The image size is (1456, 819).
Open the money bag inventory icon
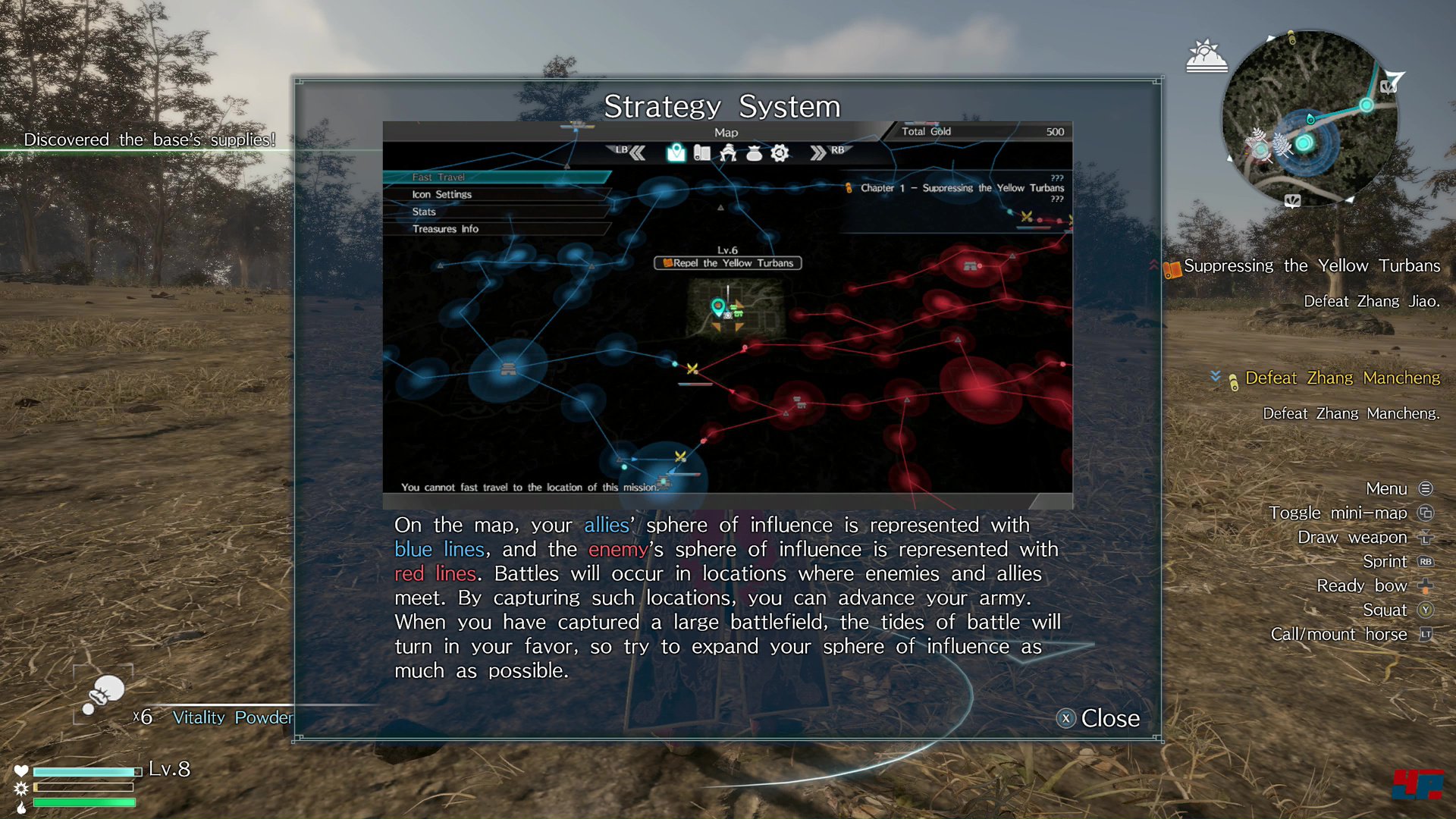pyautogui.click(x=753, y=152)
